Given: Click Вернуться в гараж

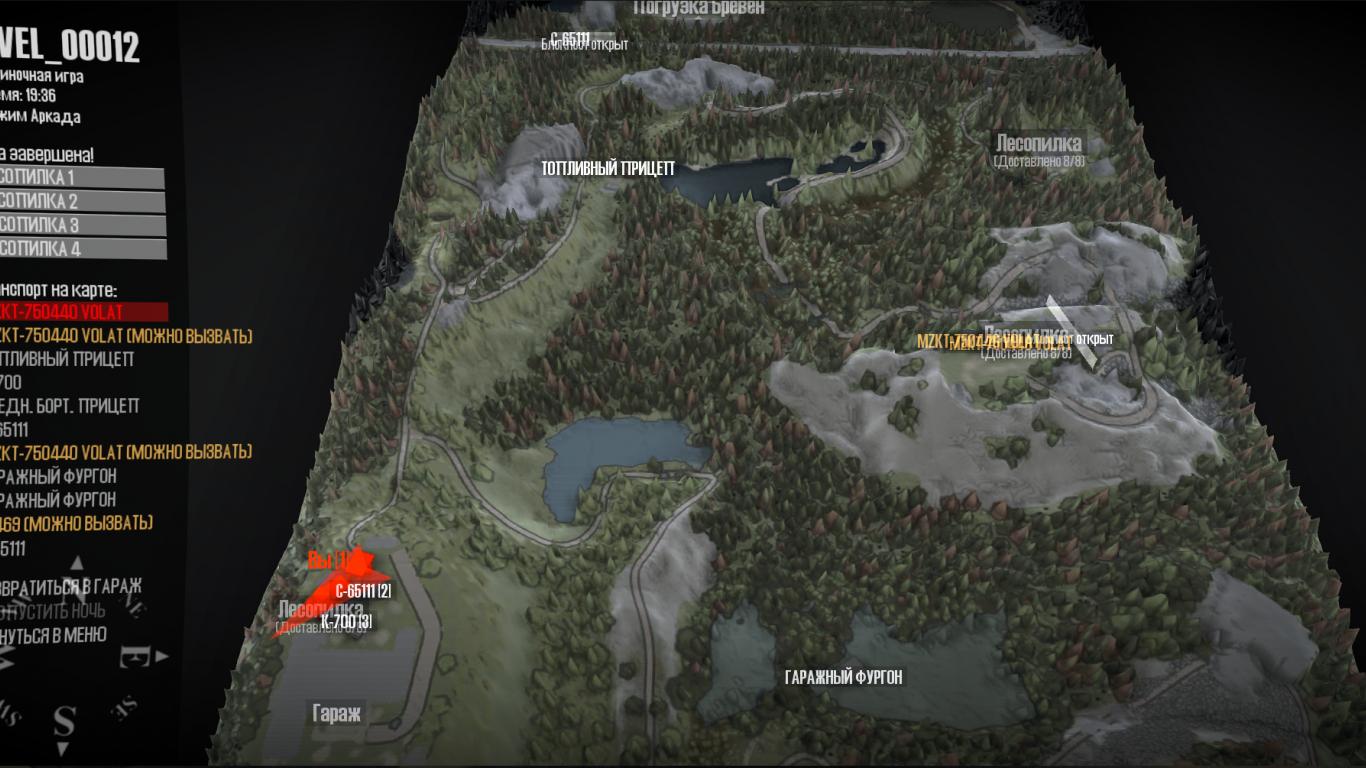Looking at the screenshot, I should point(72,586).
